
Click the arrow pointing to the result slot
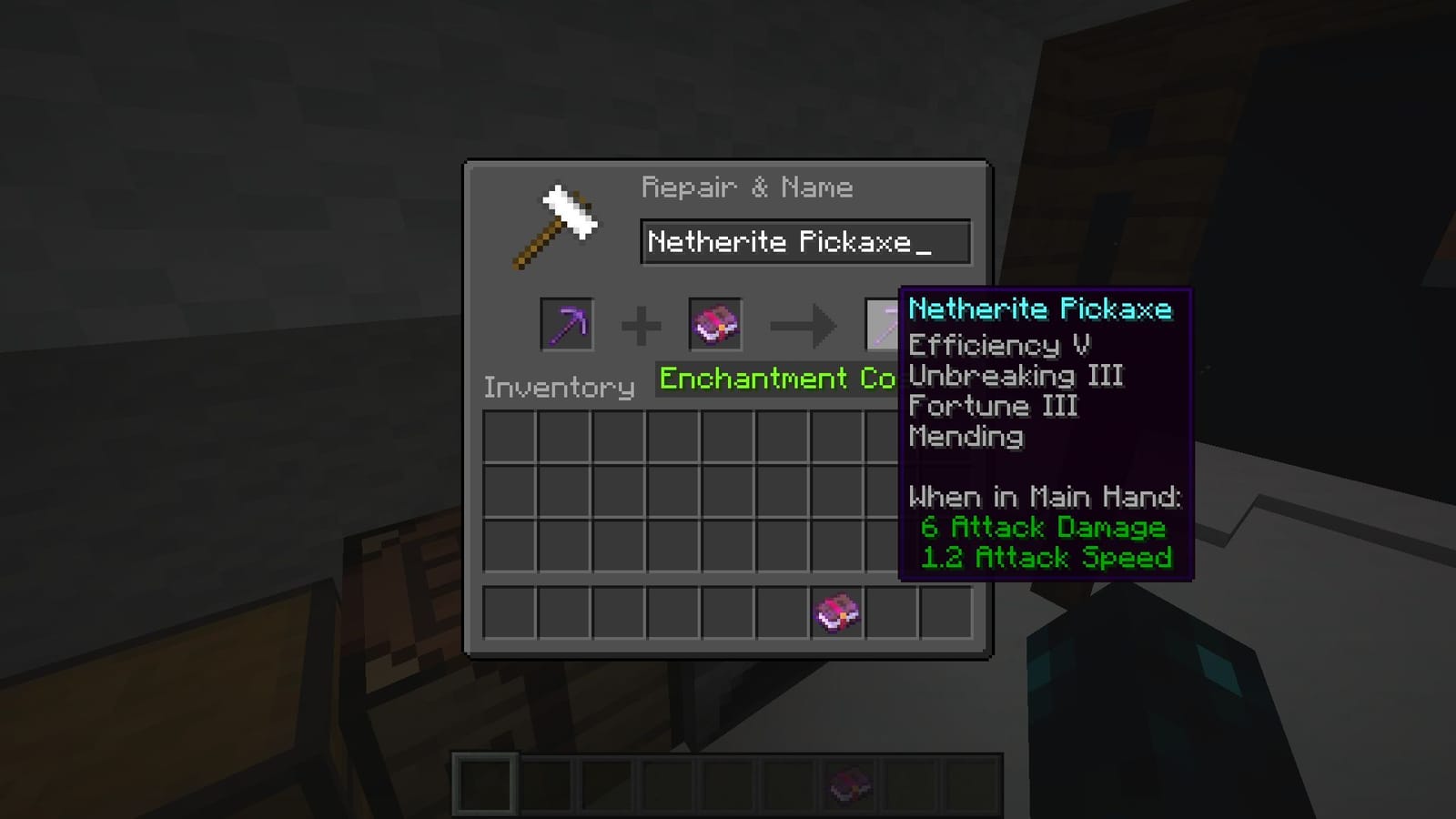coord(801,326)
